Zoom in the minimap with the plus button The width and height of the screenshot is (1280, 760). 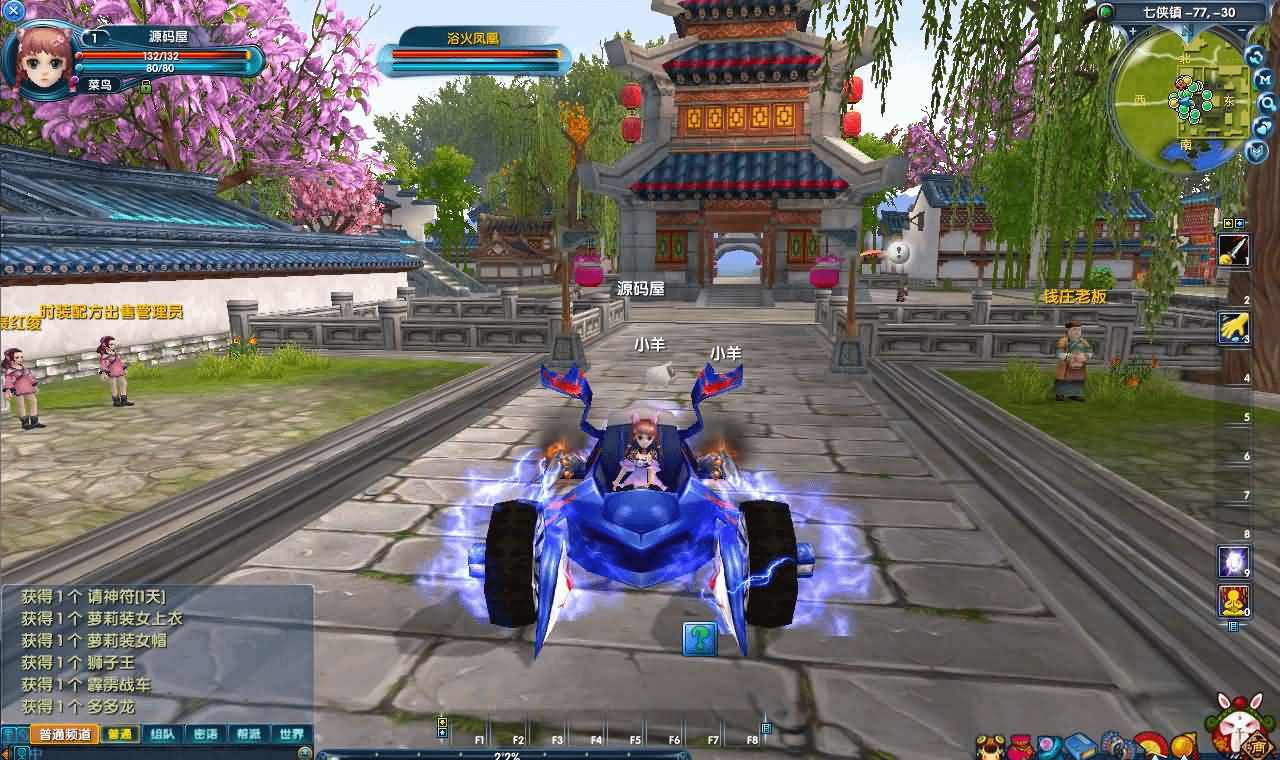(1132, 32)
